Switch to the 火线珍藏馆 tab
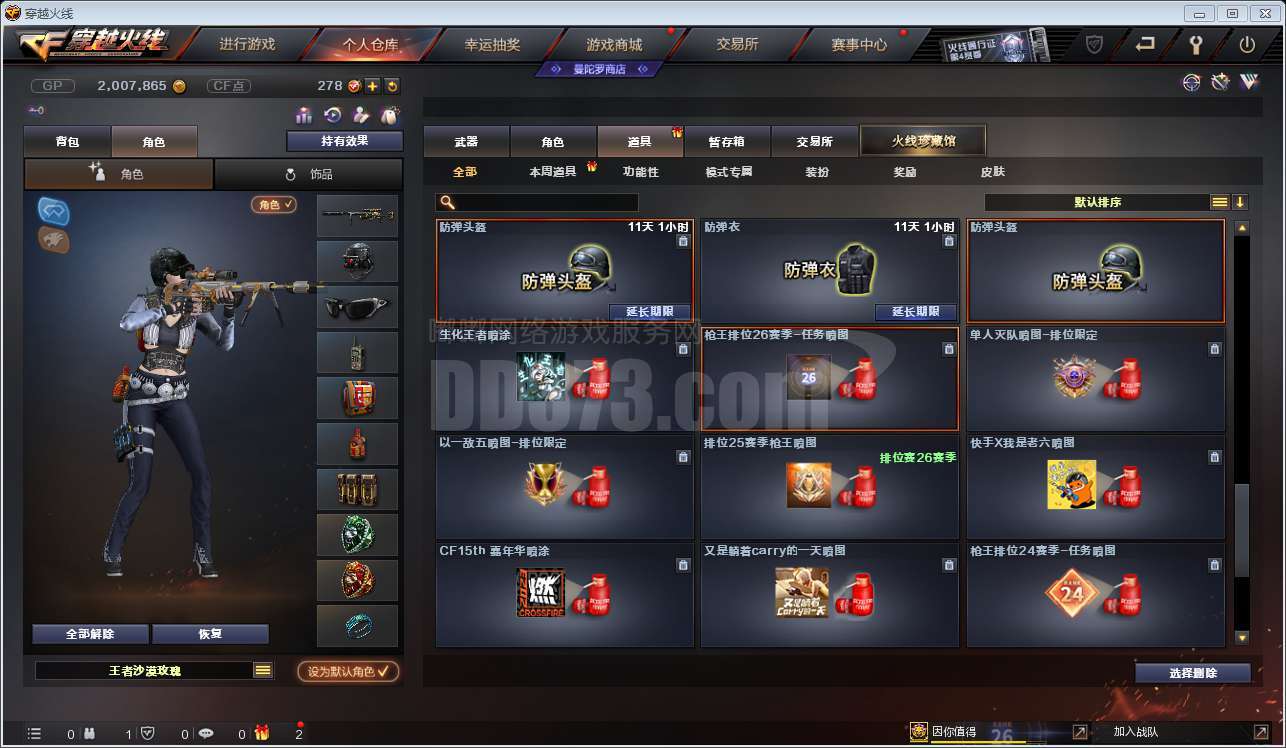The height and width of the screenshot is (748, 1286). point(922,140)
